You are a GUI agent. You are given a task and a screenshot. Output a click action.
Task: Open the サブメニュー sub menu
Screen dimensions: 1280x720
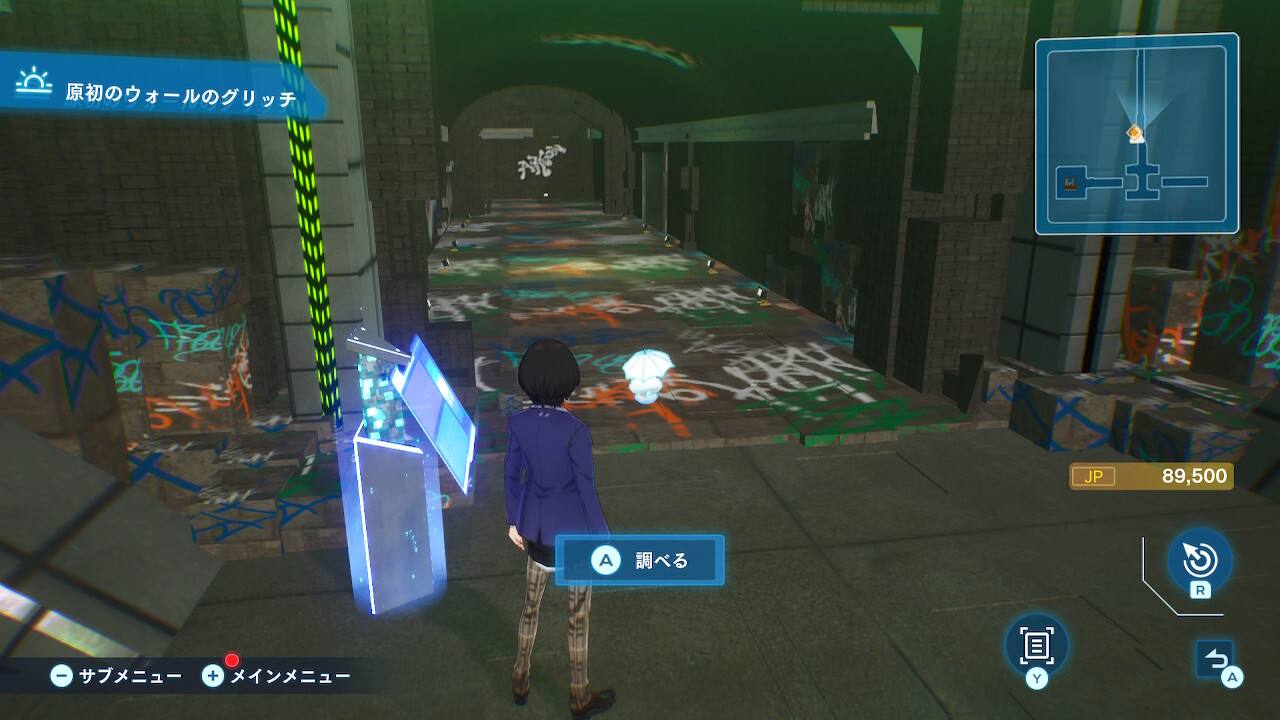coord(118,676)
